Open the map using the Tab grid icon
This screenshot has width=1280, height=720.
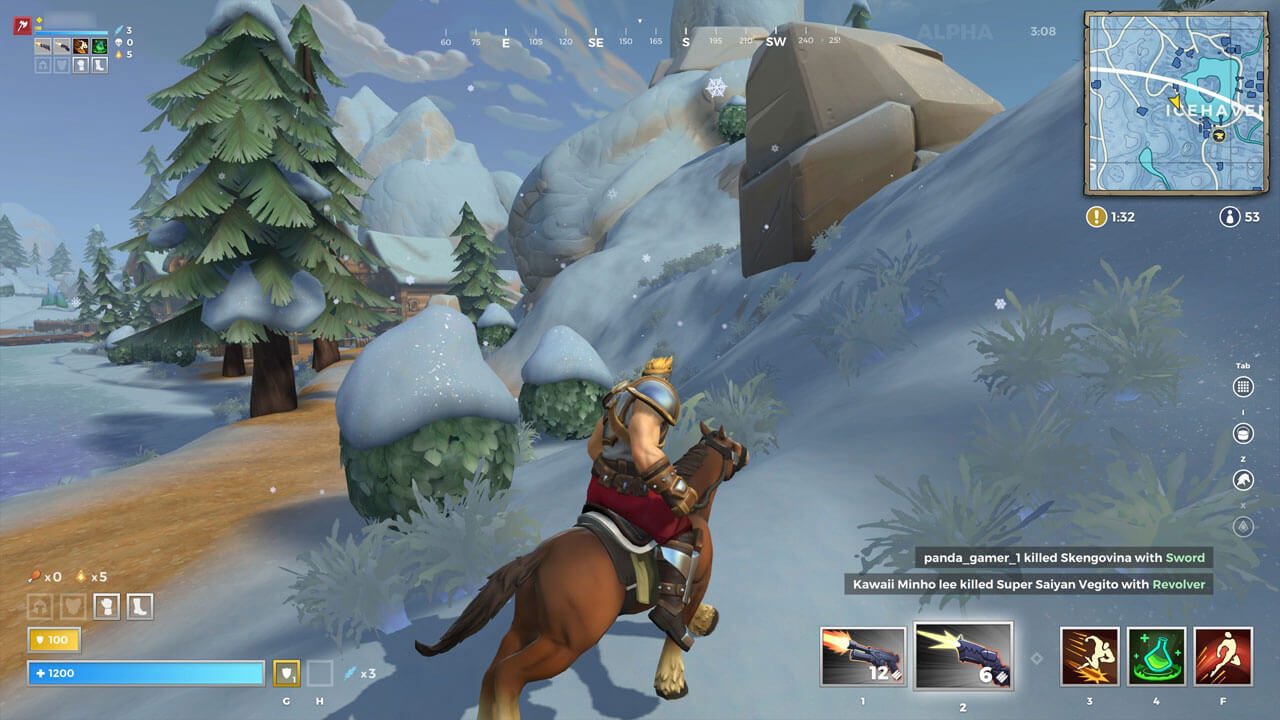tap(1244, 387)
